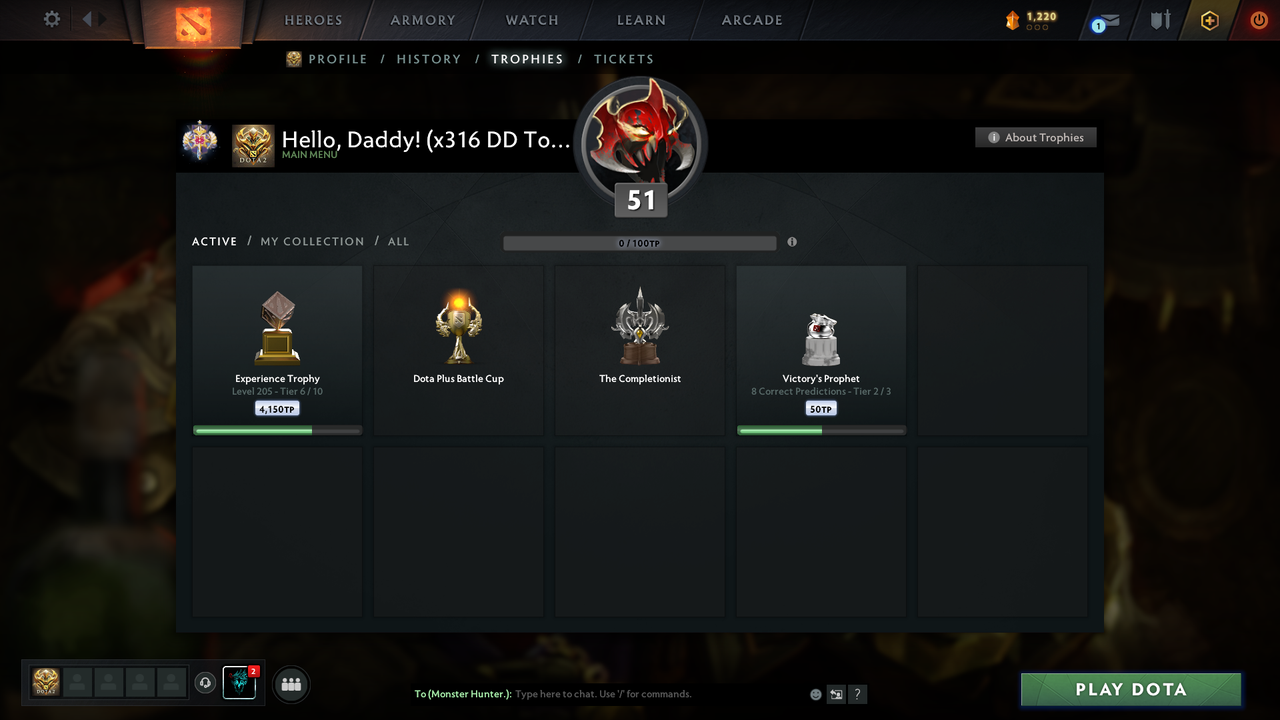Navigate back with the left arrow
This screenshot has width=1280, height=720.
88,17
